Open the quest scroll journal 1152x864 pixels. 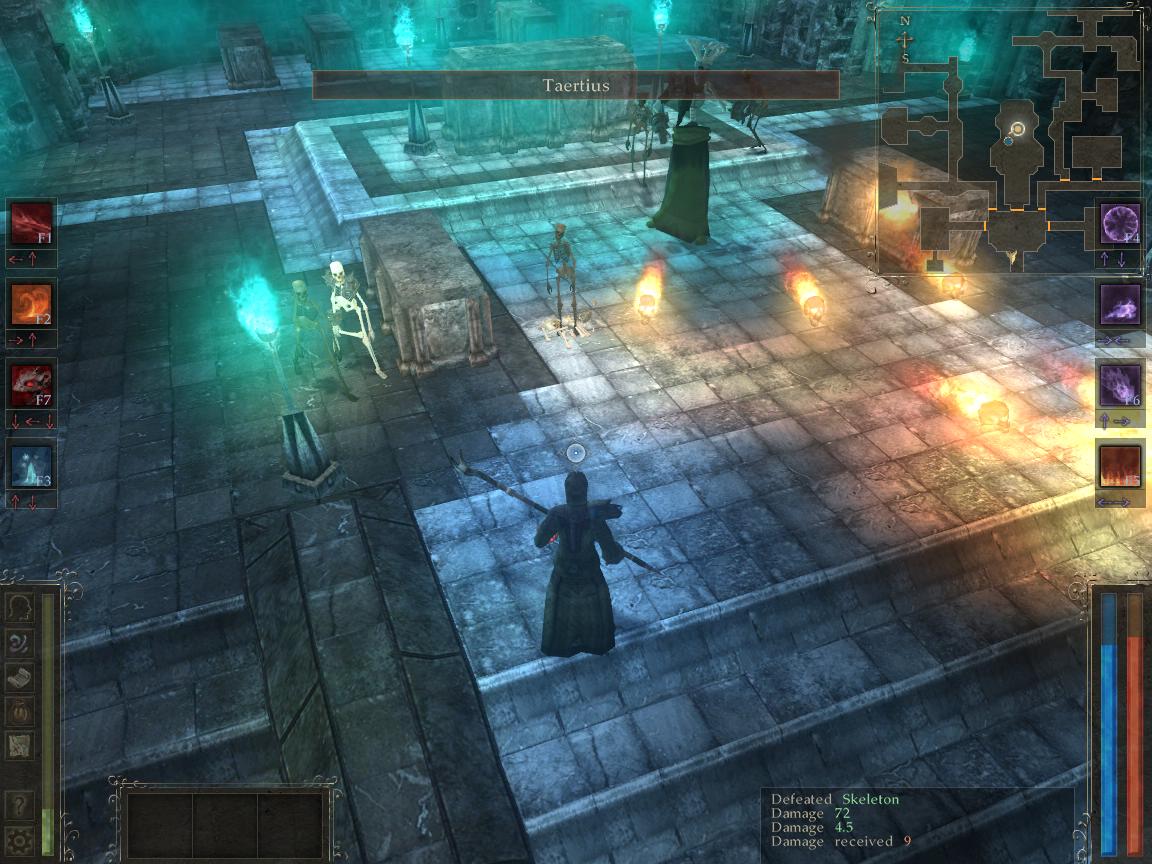tap(19, 676)
